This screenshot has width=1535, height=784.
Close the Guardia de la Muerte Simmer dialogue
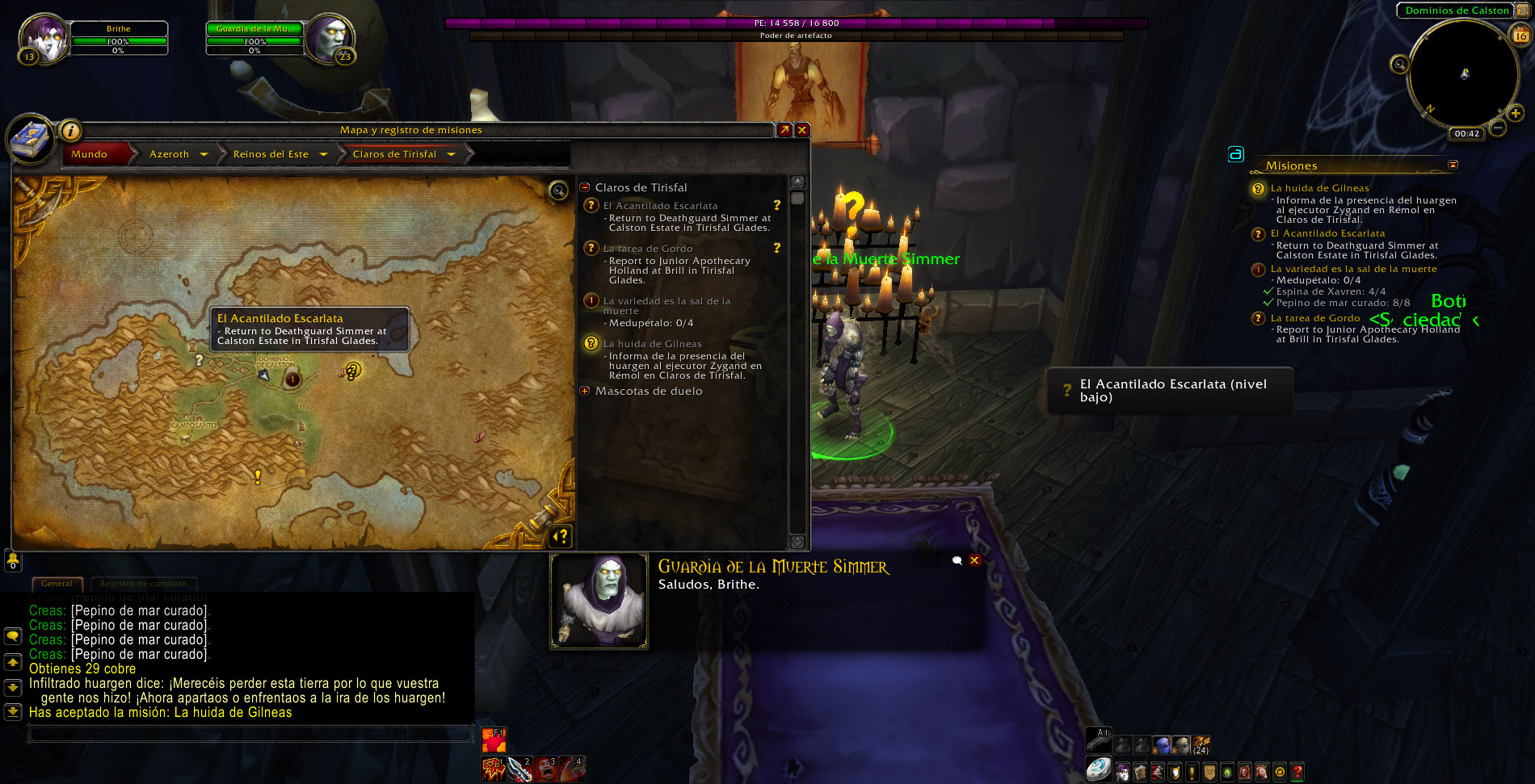click(x=974, y=560)
